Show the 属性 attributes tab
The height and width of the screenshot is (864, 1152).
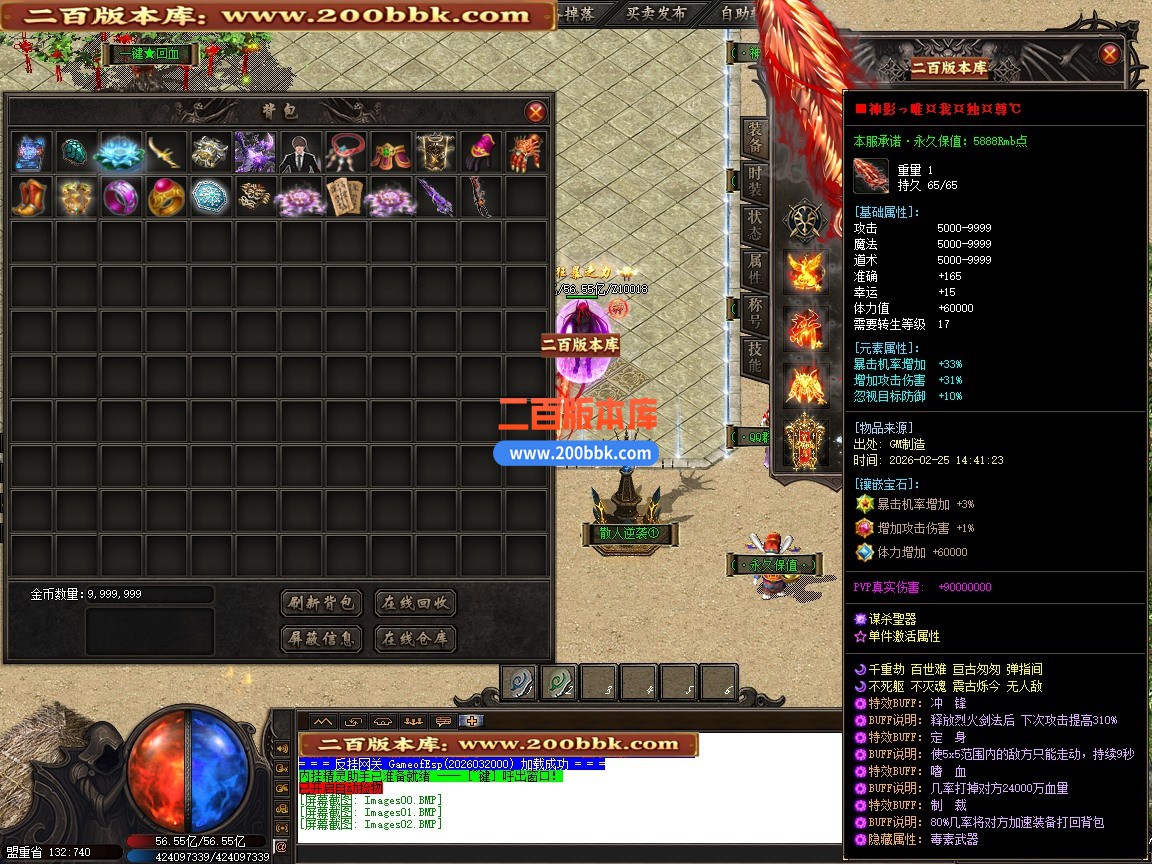[x=754, y=270]
